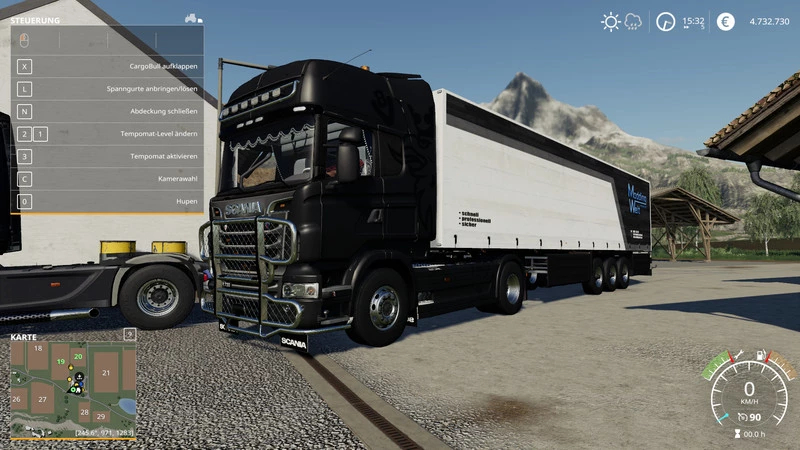The width and height of the screenshot is (800, 450).
Task: Click the rain cloud forecast icon
Action: click(633, 21)
